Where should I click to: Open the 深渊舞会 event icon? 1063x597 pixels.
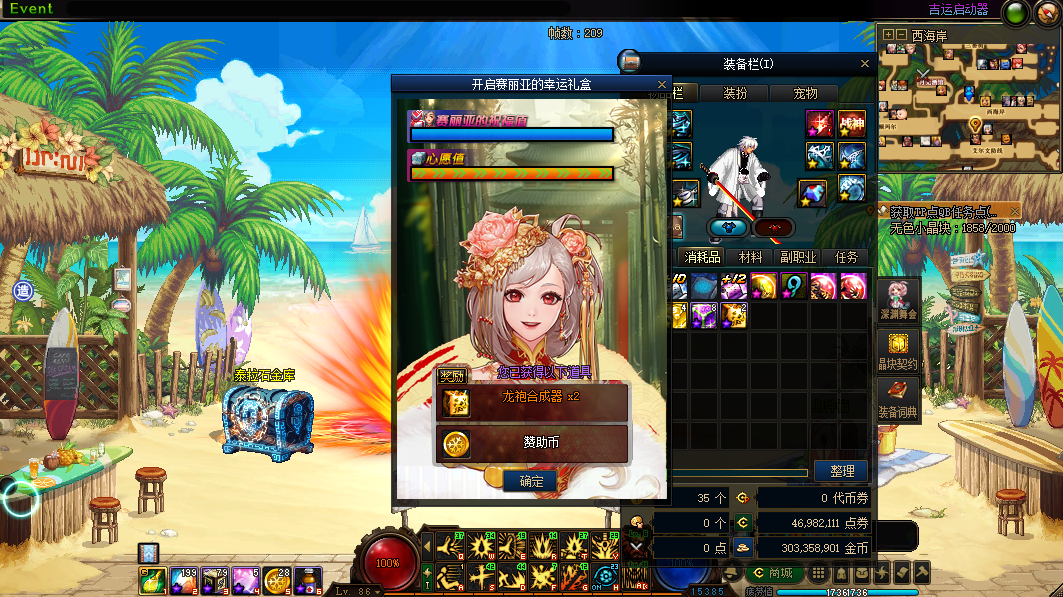[898, 300]
